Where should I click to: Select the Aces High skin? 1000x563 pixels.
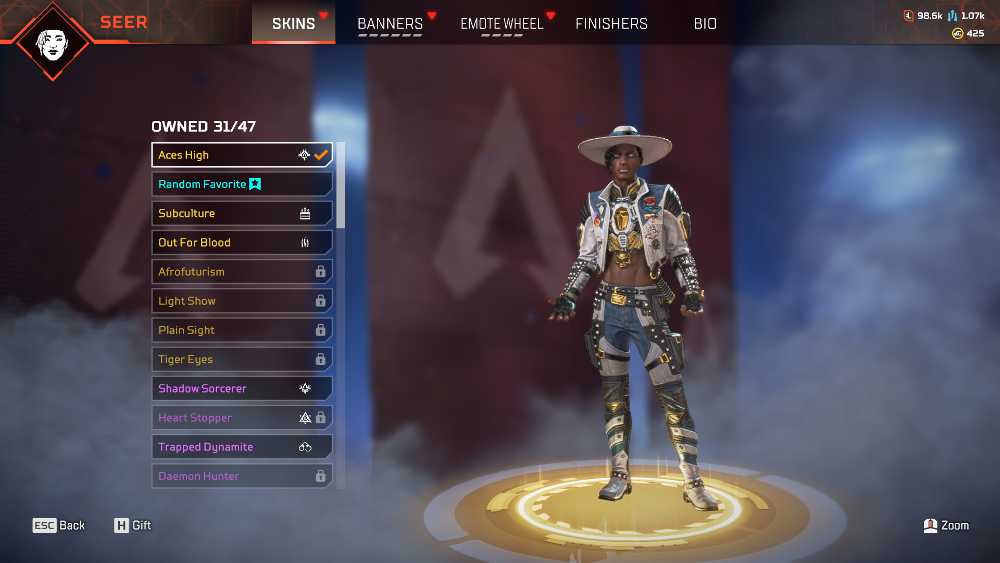click(x=242, y=155)
